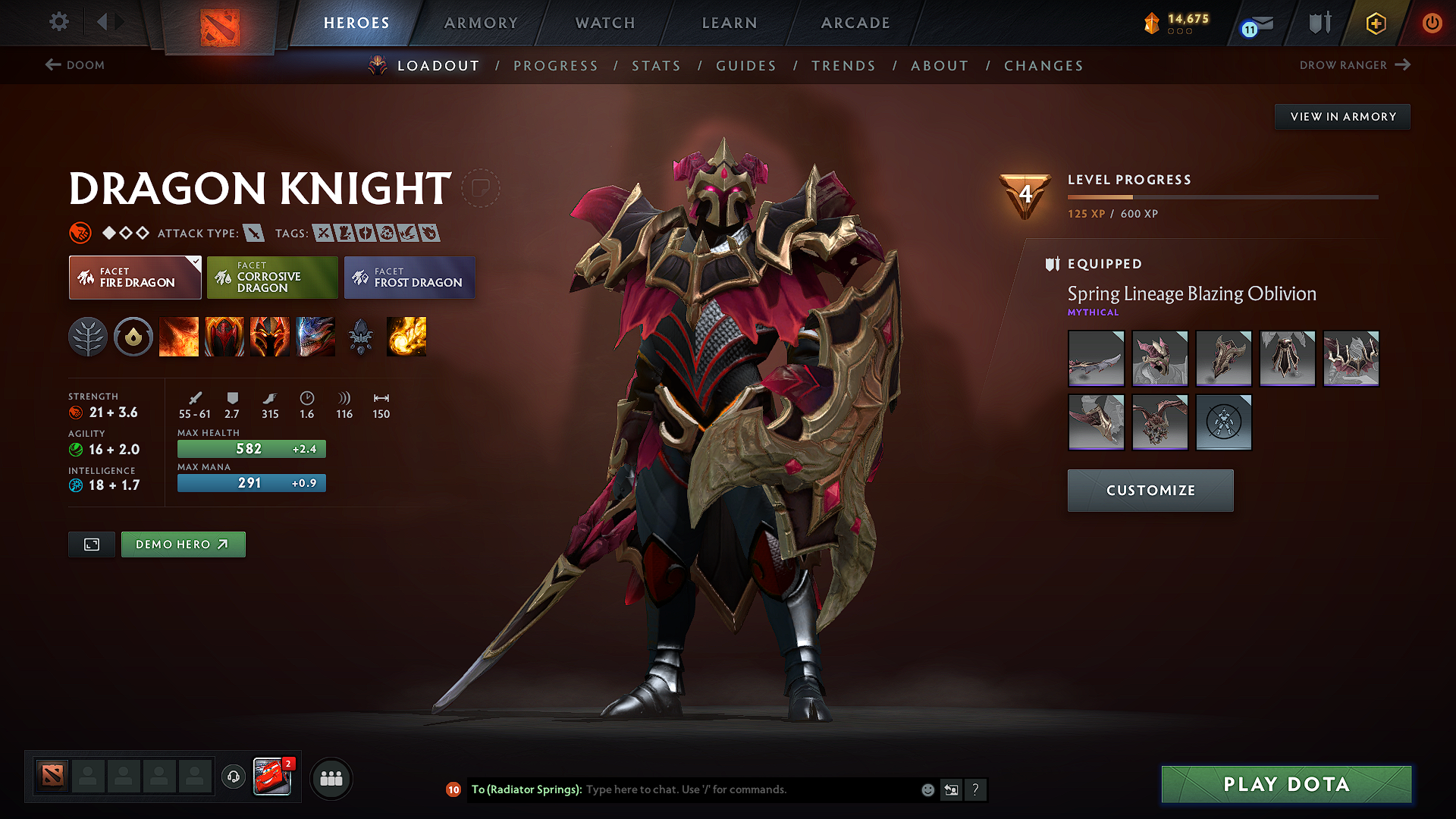
Task: Open the party finder people icon near chat
Action: (331, 778)
